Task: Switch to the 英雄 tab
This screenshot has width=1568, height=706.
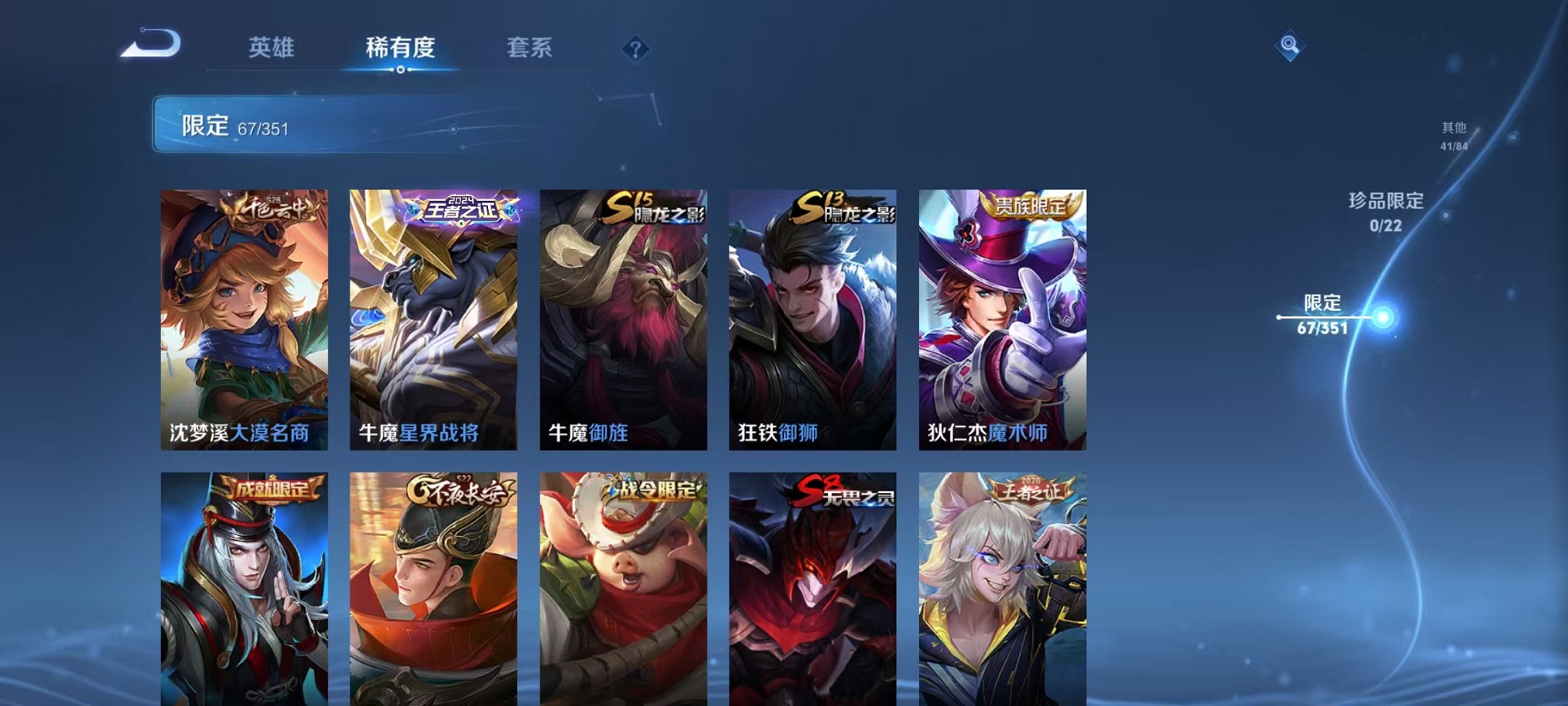Action: (x=271, y=48)
